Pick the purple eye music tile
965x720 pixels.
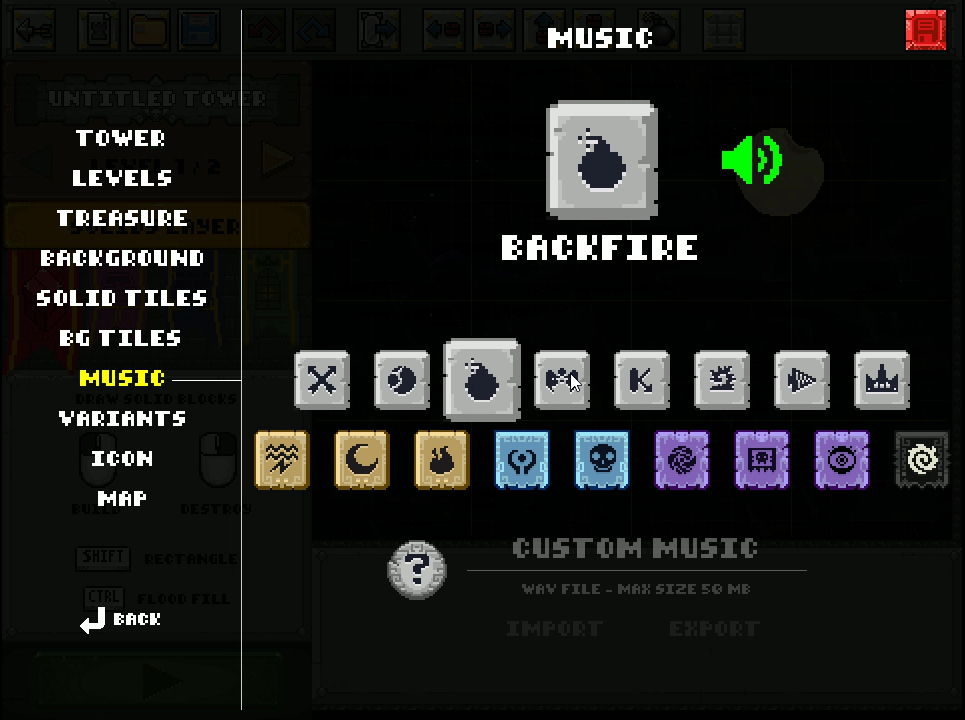pos(842,460)
